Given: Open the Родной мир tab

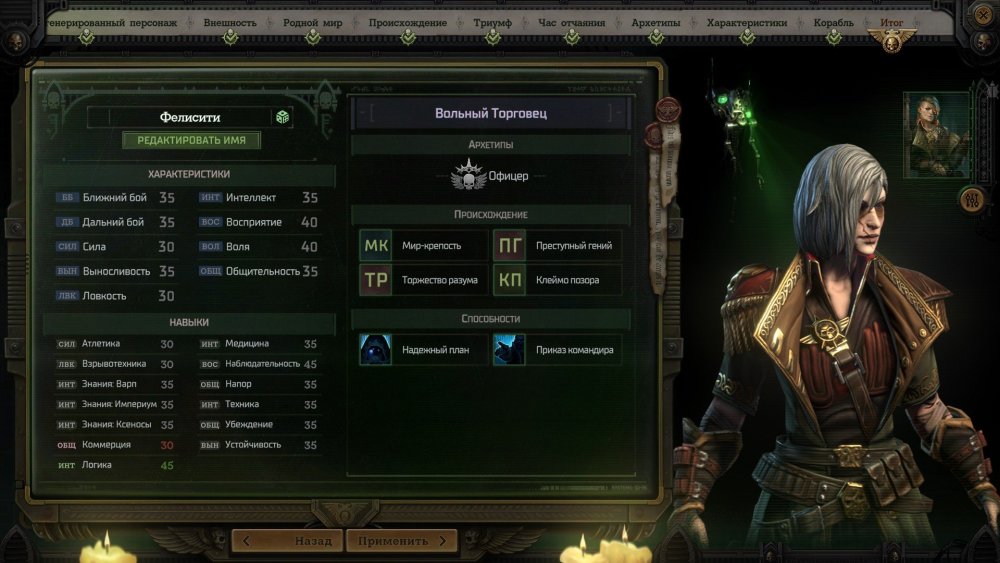Looking at the screenshot, I should pos(313,22).
